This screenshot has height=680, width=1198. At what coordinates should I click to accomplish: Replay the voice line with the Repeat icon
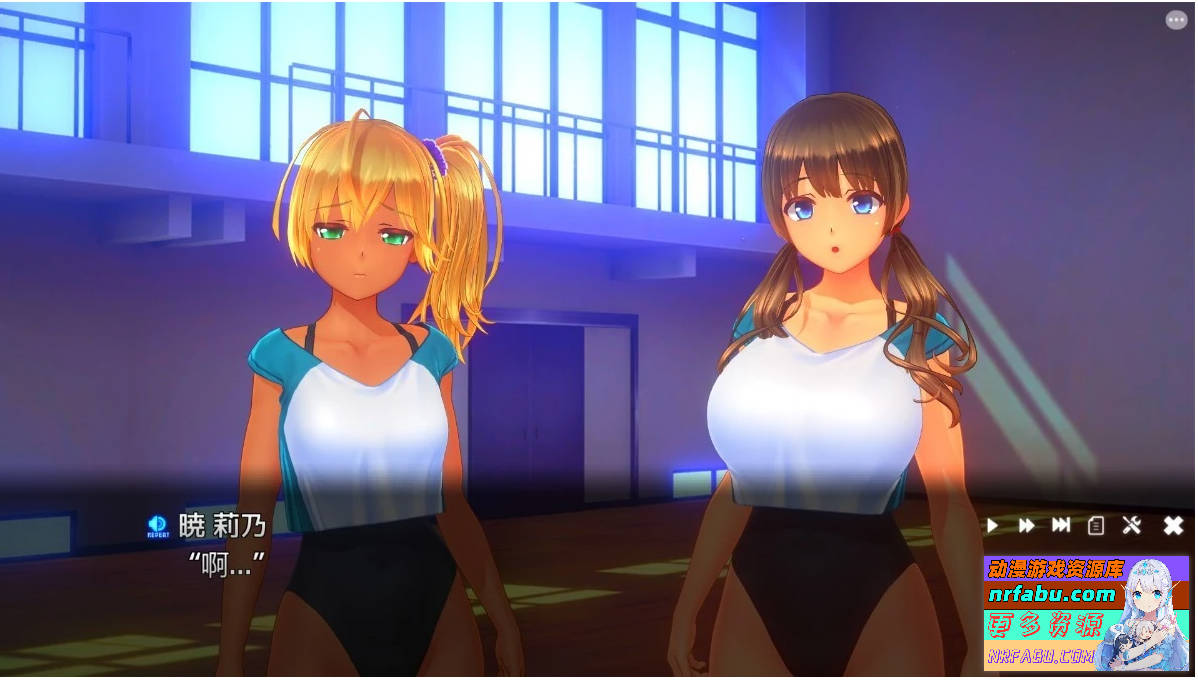tap(158, 525)
